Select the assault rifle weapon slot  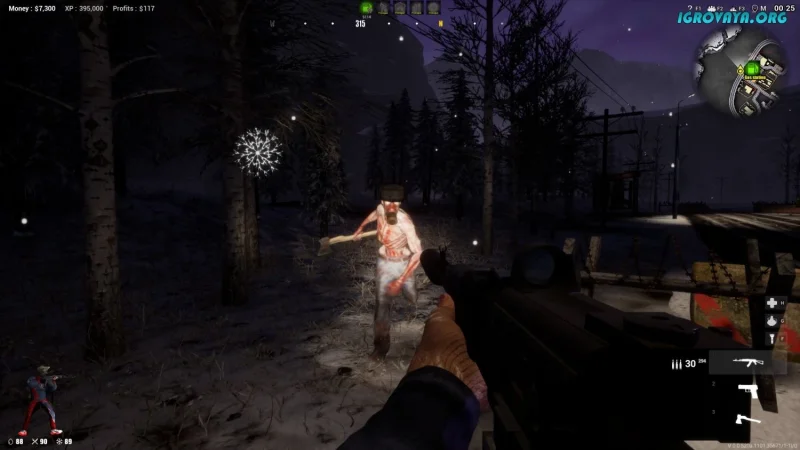747,363
